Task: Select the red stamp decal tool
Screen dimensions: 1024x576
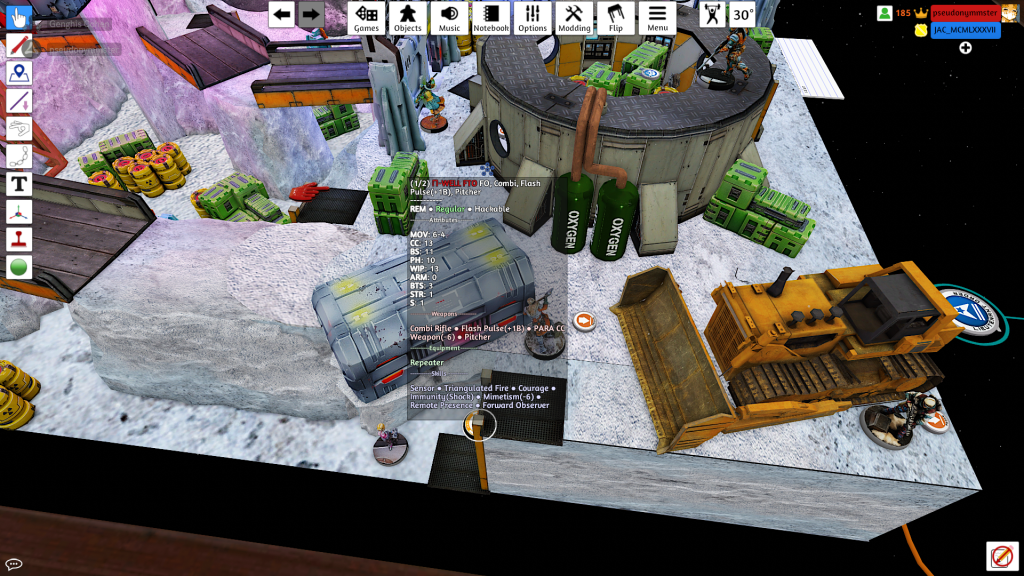Action: click(19, 239)
